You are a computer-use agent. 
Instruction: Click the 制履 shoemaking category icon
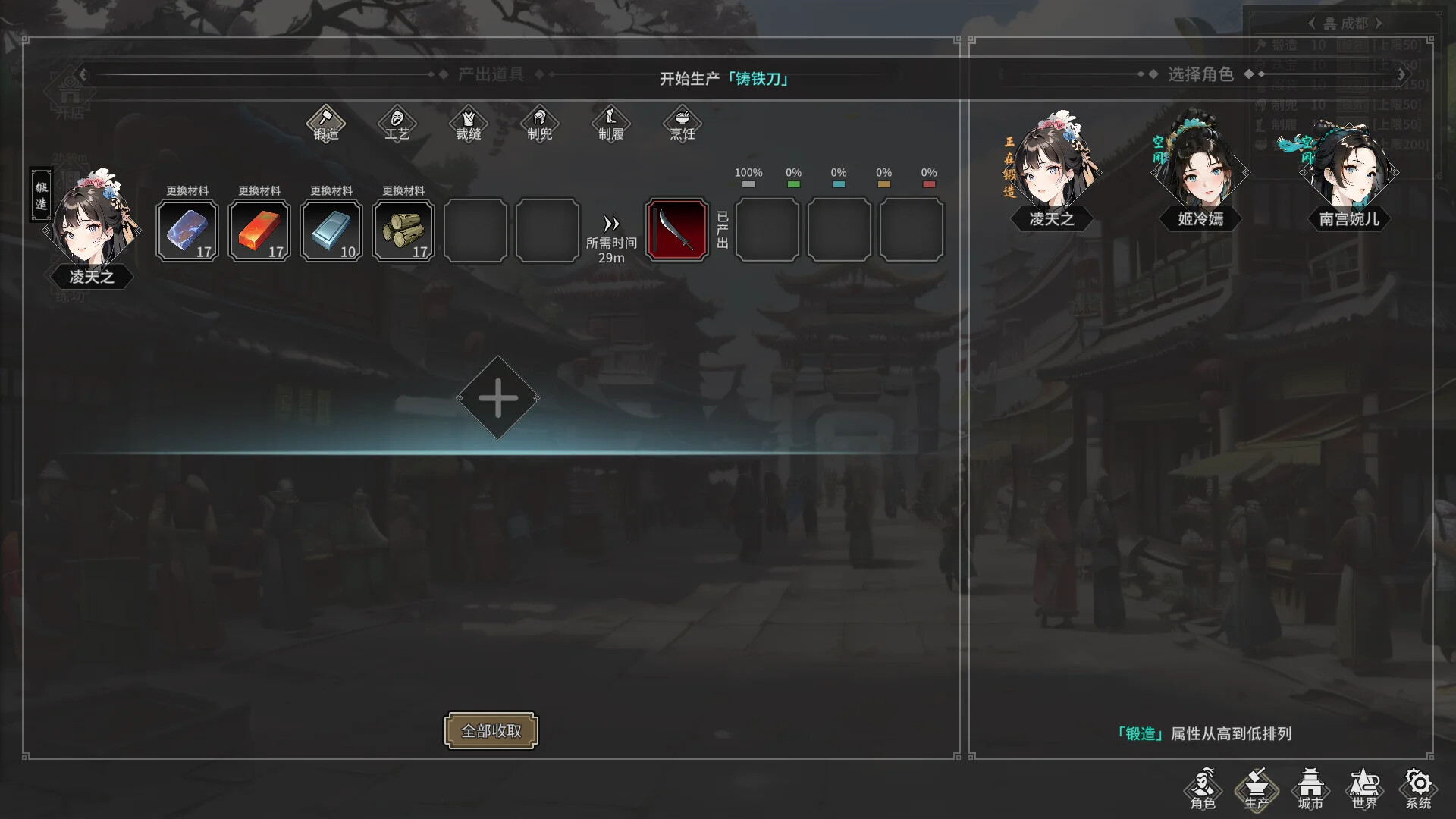point(610,124)
